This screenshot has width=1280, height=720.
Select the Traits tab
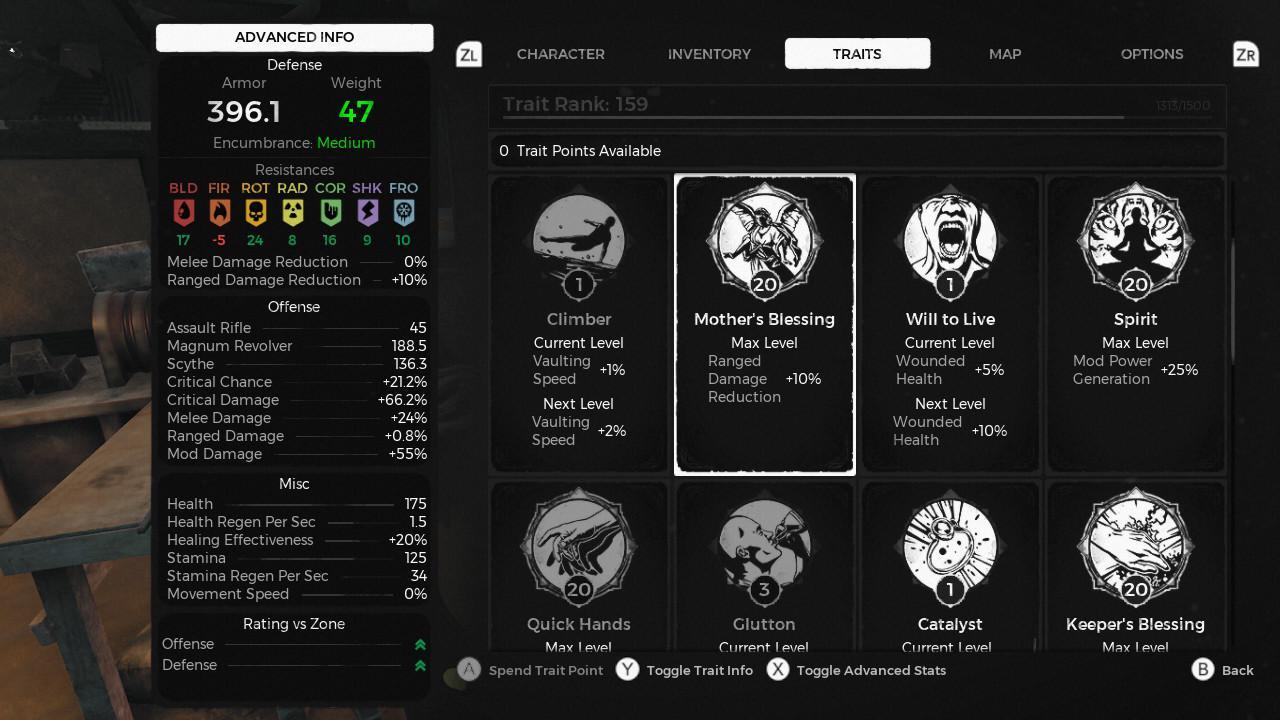pos(857,54)
